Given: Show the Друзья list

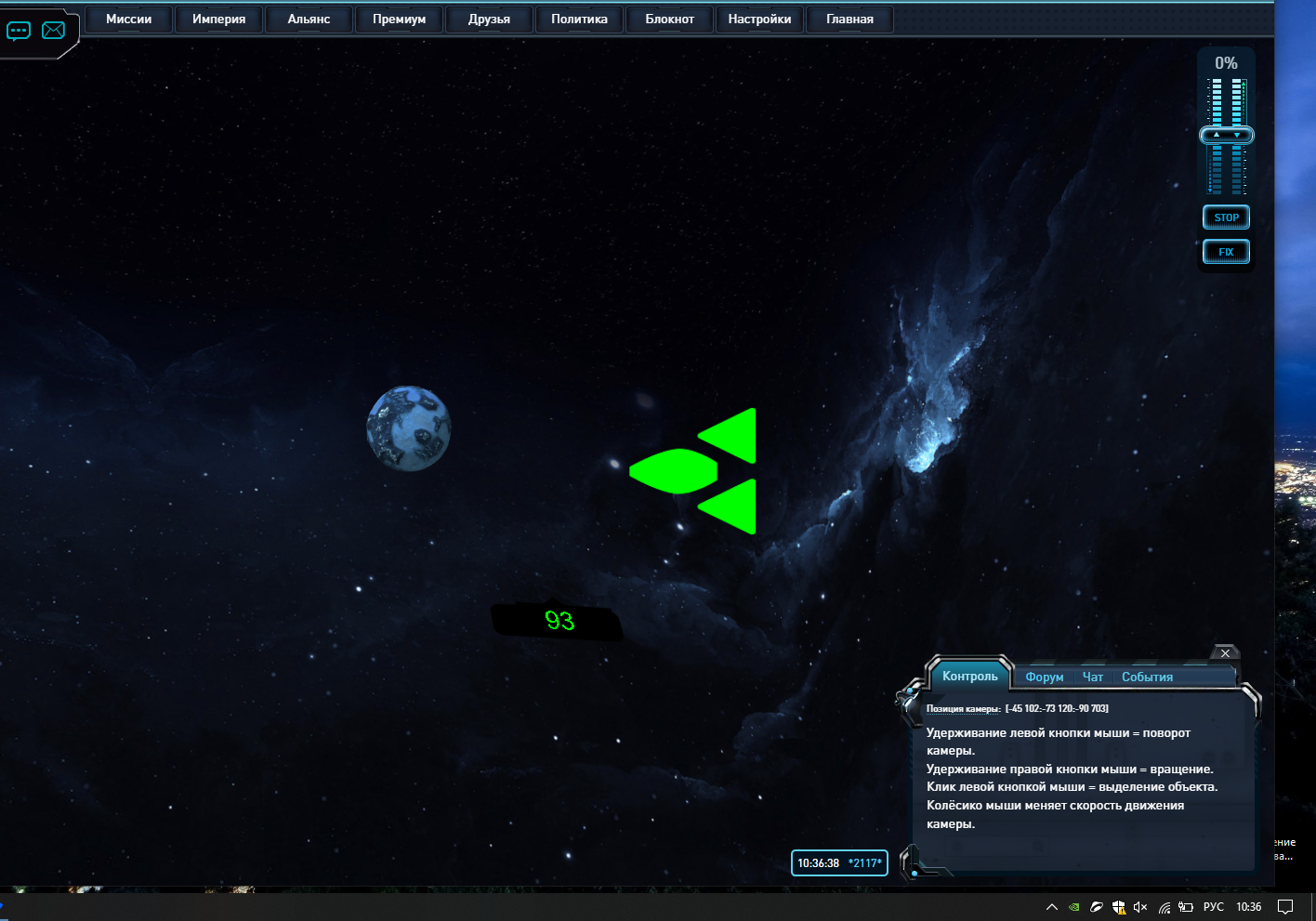Looking at the screenshot, I should point(489,20).
